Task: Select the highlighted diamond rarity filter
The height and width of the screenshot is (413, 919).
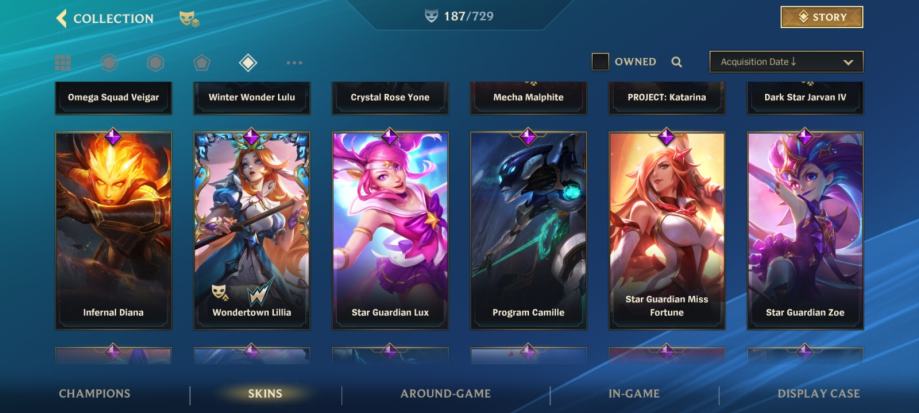Action: tap(248, 63)
